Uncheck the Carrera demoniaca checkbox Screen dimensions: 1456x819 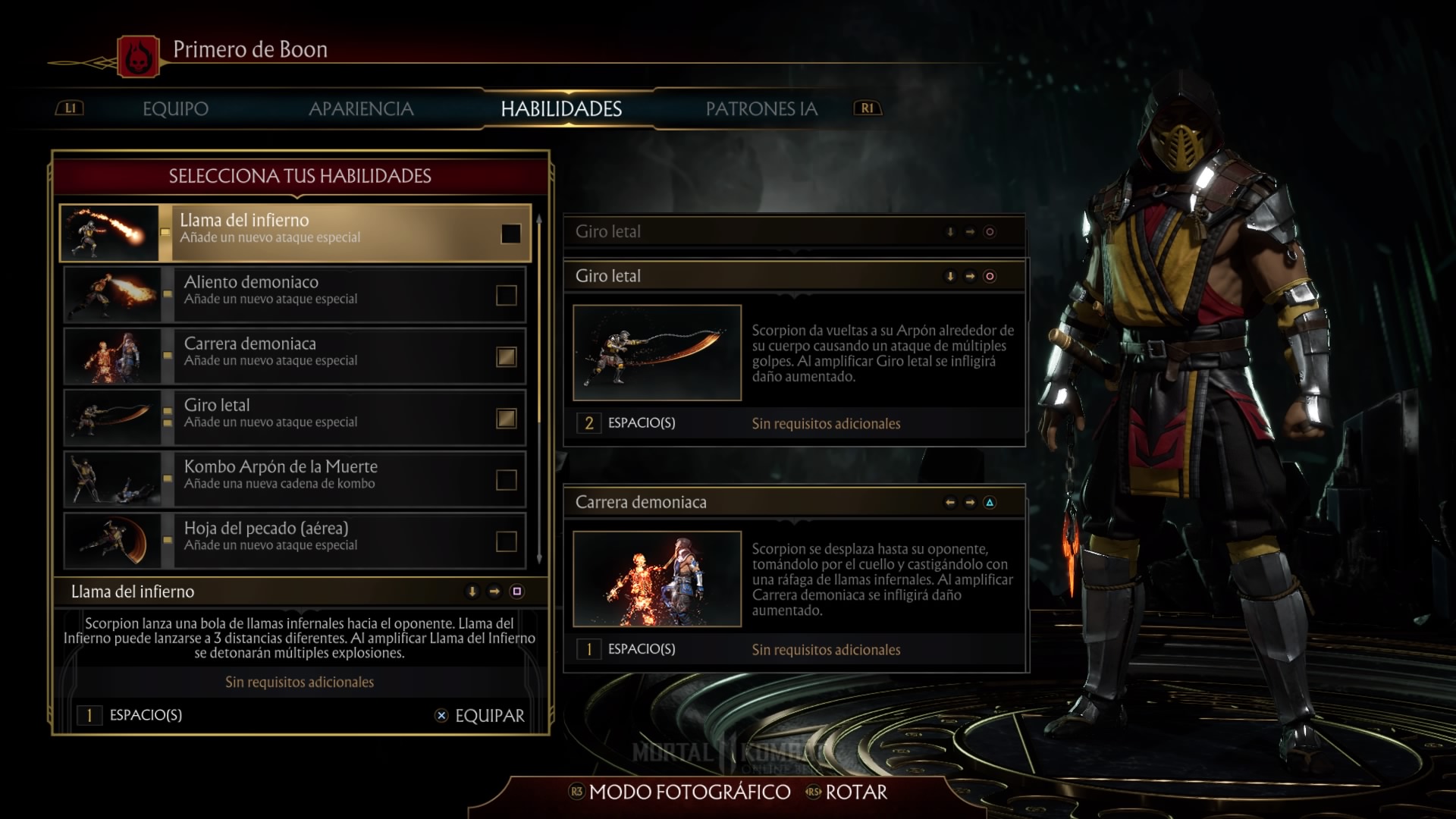tap(506, 356)
